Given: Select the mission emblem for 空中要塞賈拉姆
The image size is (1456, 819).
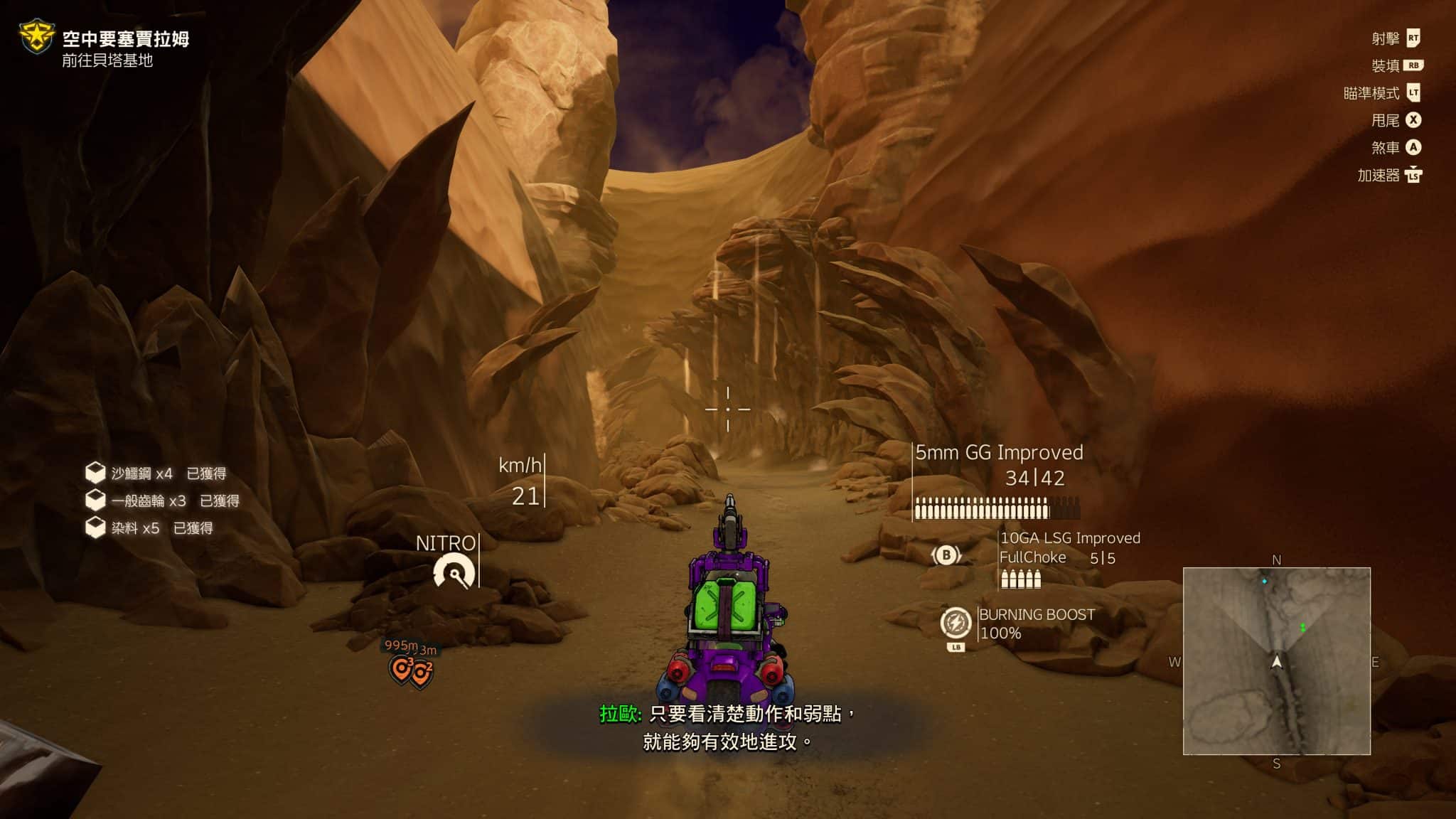Looking at the screenshot, I should tap(36, 38).
